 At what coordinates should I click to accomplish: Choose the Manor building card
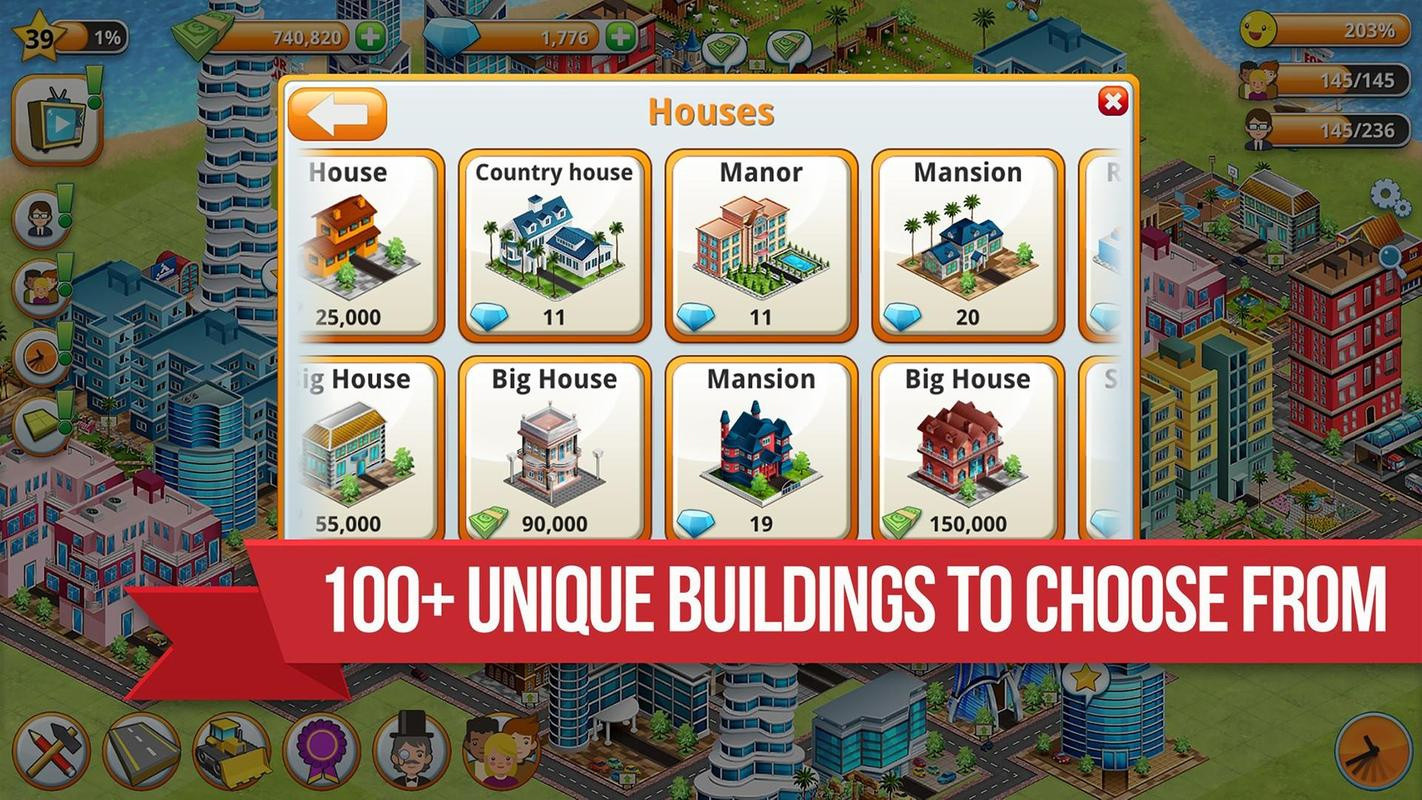click(x=761, y=245)
